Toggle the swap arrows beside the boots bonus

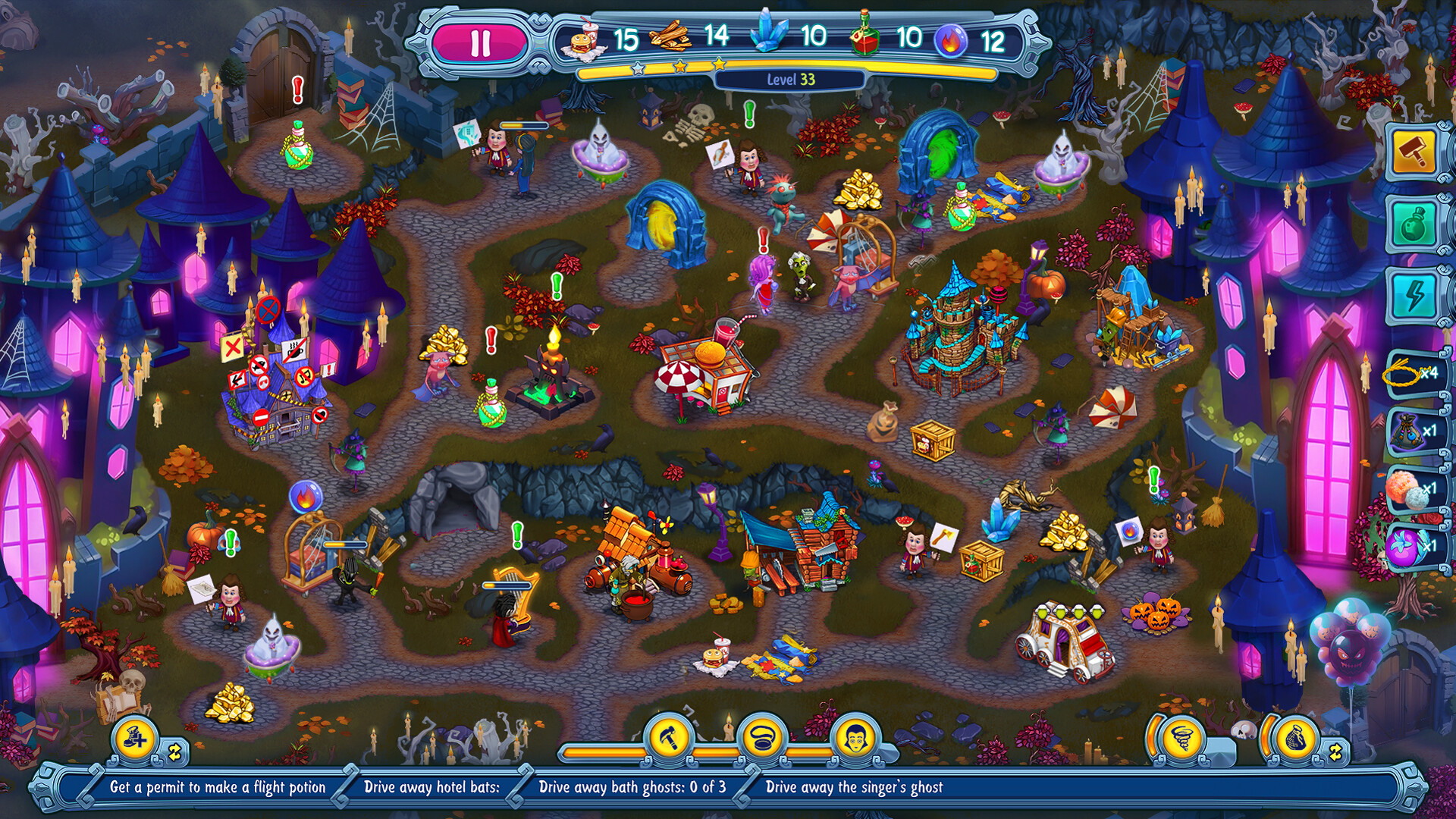click(x=176, y=752)
